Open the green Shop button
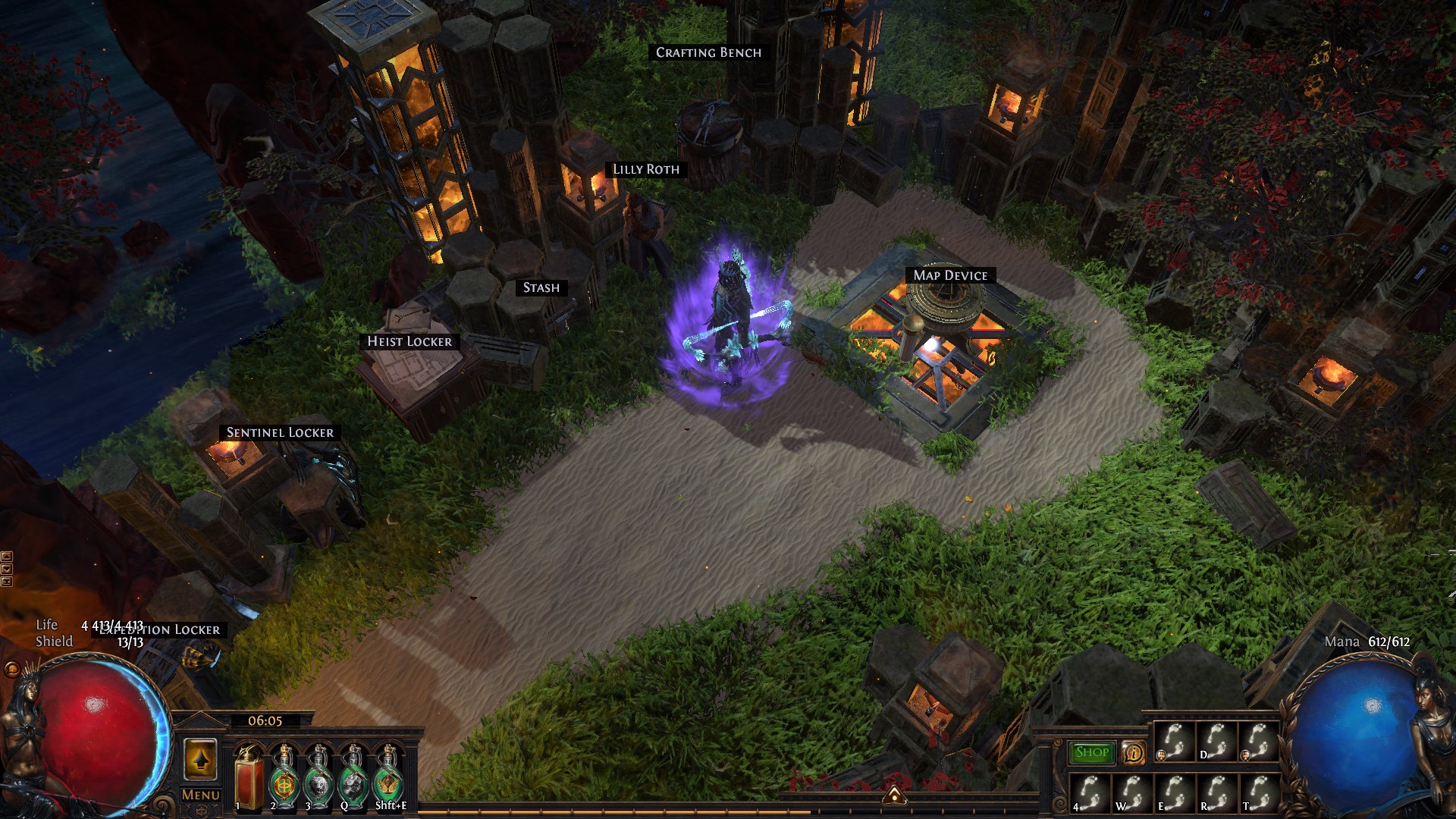This screenshot has height=819, width=1456. pos(1092,752)
